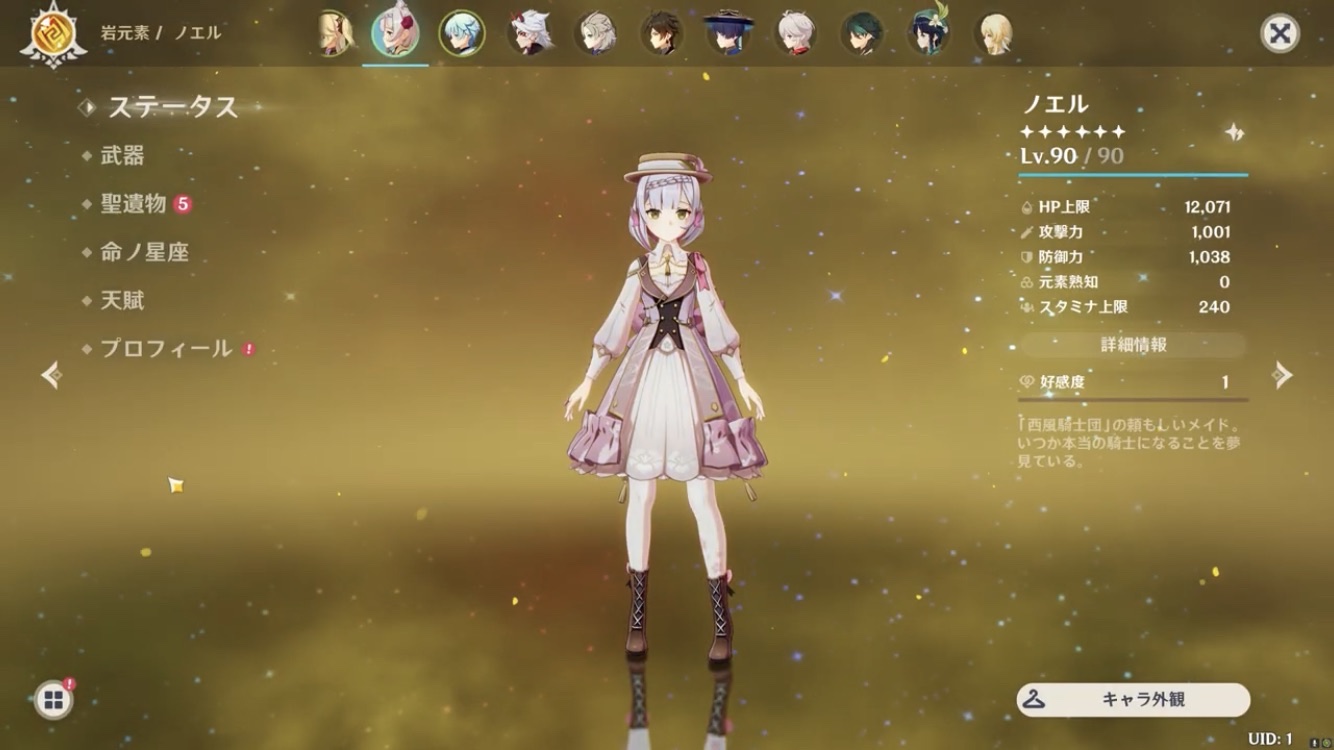Select Chongyun's portrait with light blue hair
The width and height of the screenshot is (1334, 750).
coord(462,34)
